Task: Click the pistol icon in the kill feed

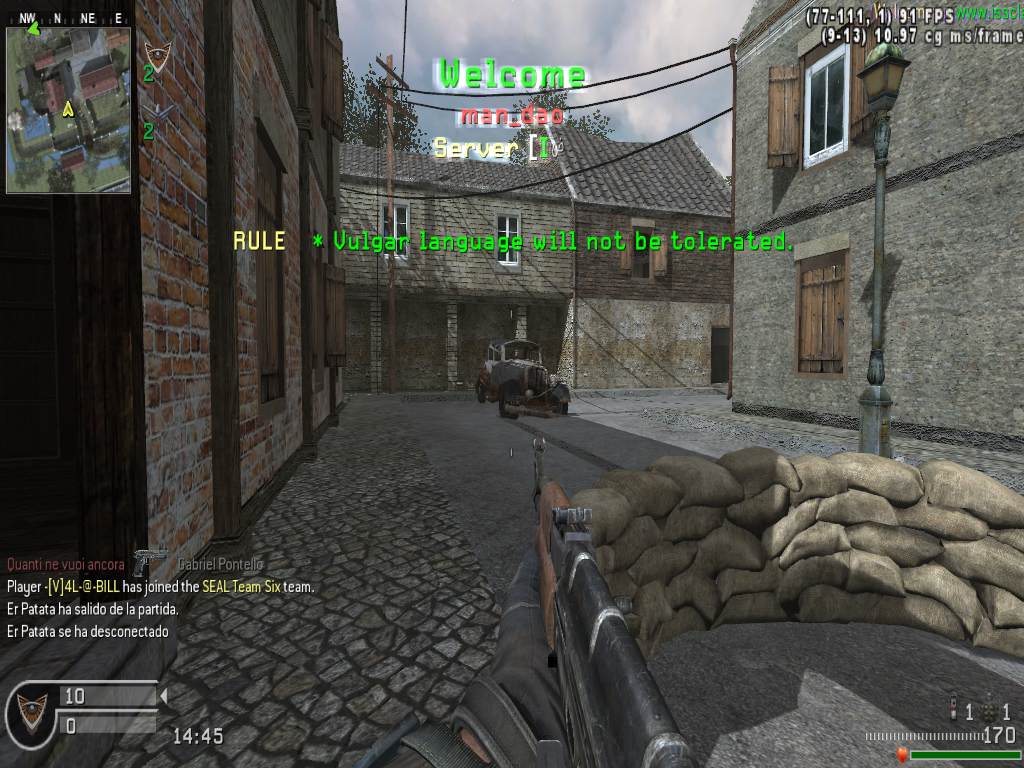Action: coord(151,561)
